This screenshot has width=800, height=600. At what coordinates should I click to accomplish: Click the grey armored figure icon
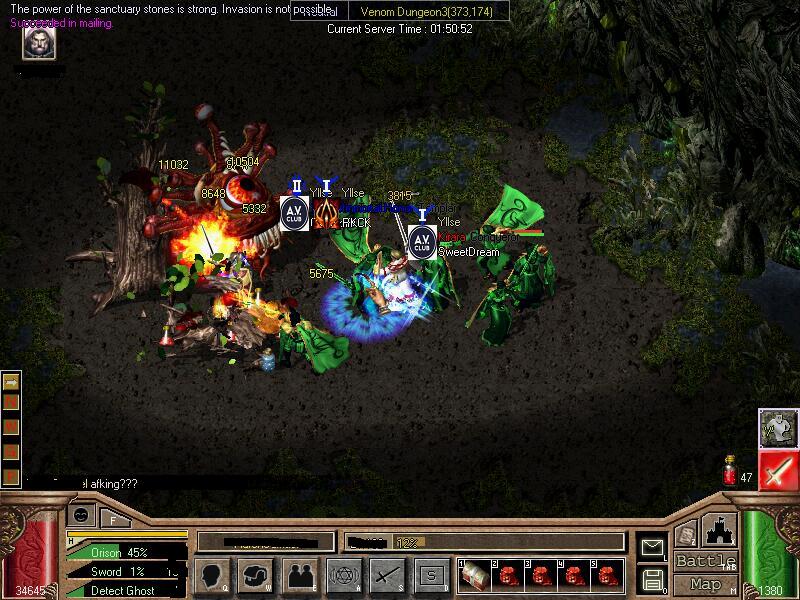pyautogui.click(x=777, y=428)
